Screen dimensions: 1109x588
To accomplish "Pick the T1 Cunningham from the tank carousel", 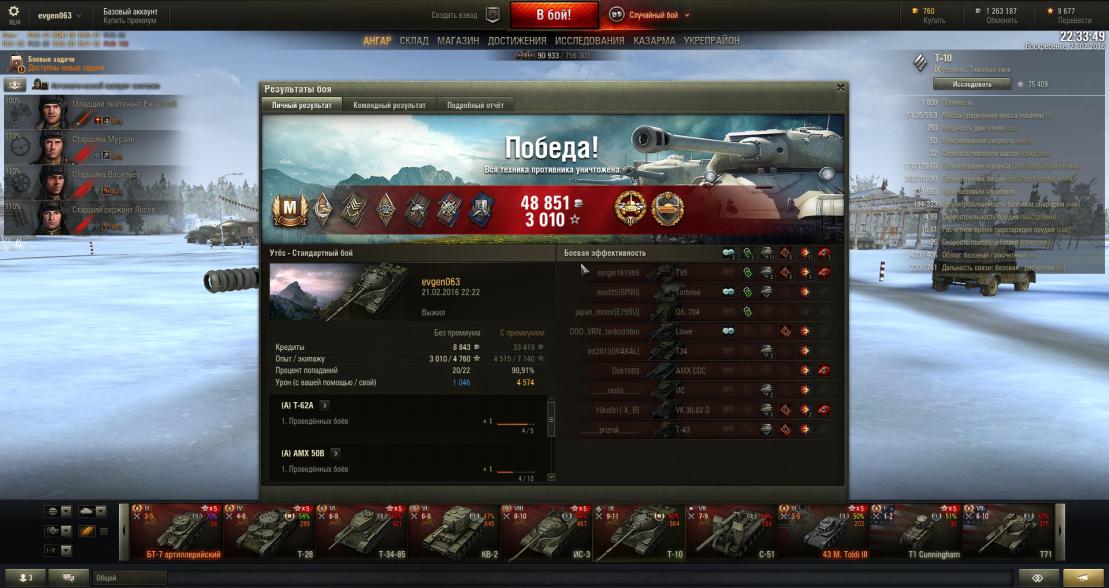I will click(915, 531).
